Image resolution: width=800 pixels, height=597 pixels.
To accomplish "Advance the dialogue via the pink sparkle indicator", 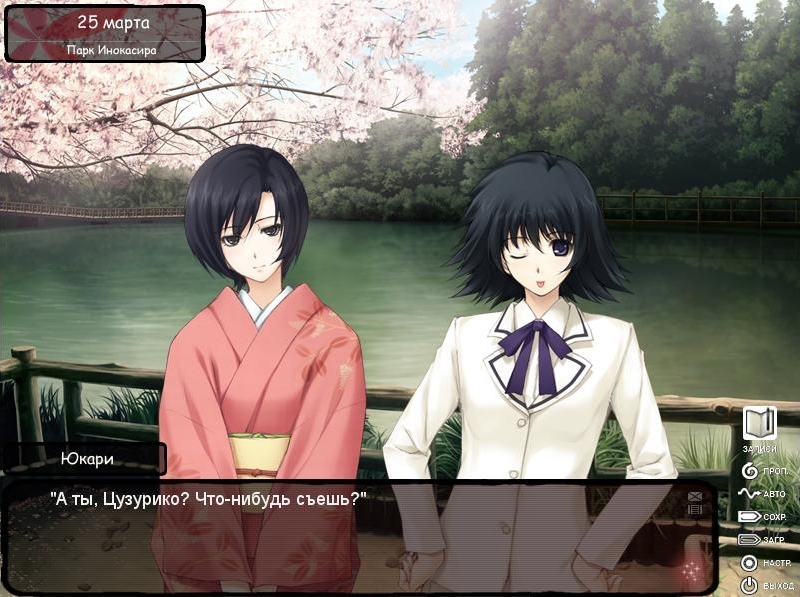I will tap(690, 571).
